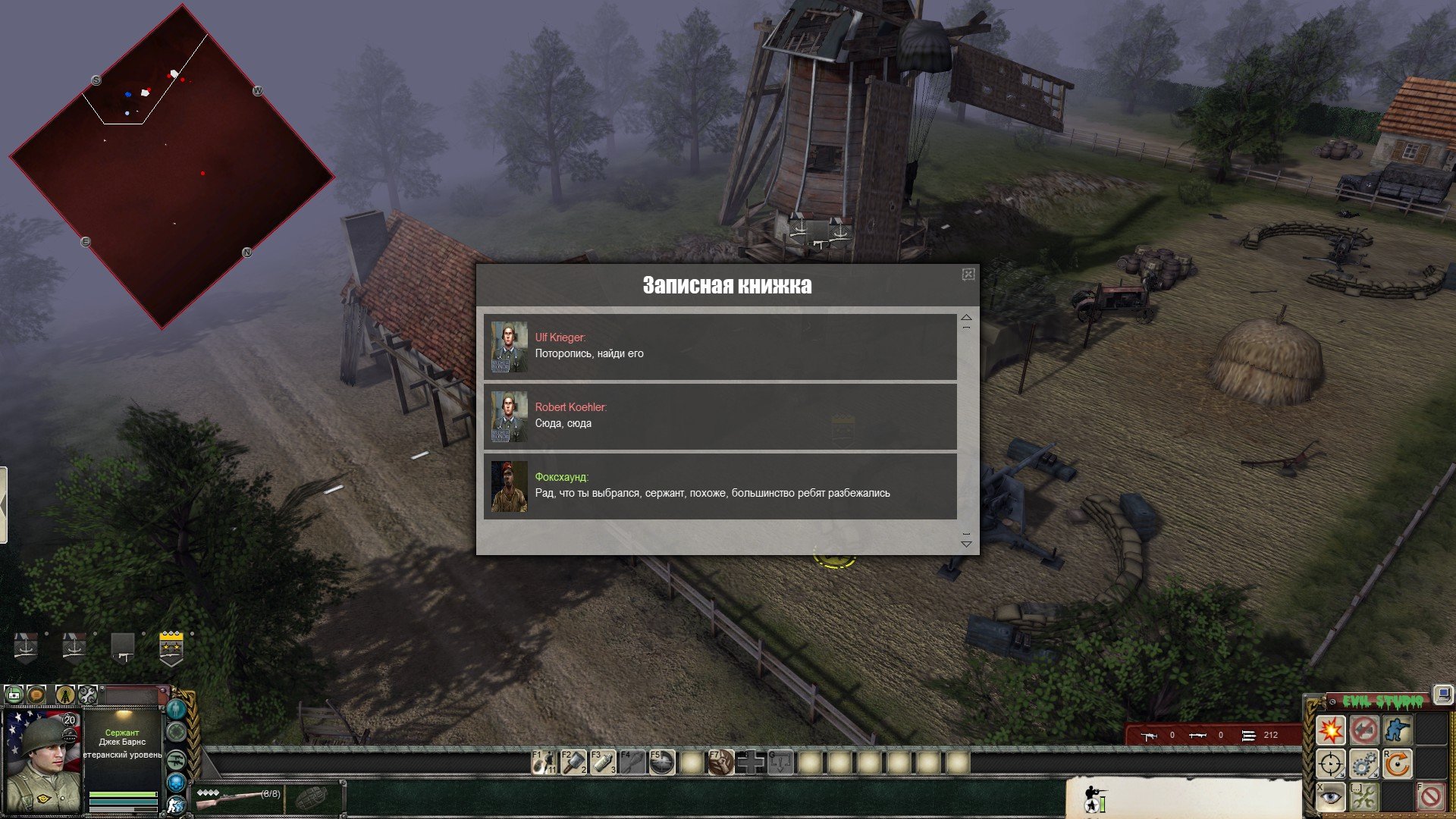Viewport: 1456px width, 819px height.
Task: Open the computer monitor menu button
Action: pos(1442,694)
